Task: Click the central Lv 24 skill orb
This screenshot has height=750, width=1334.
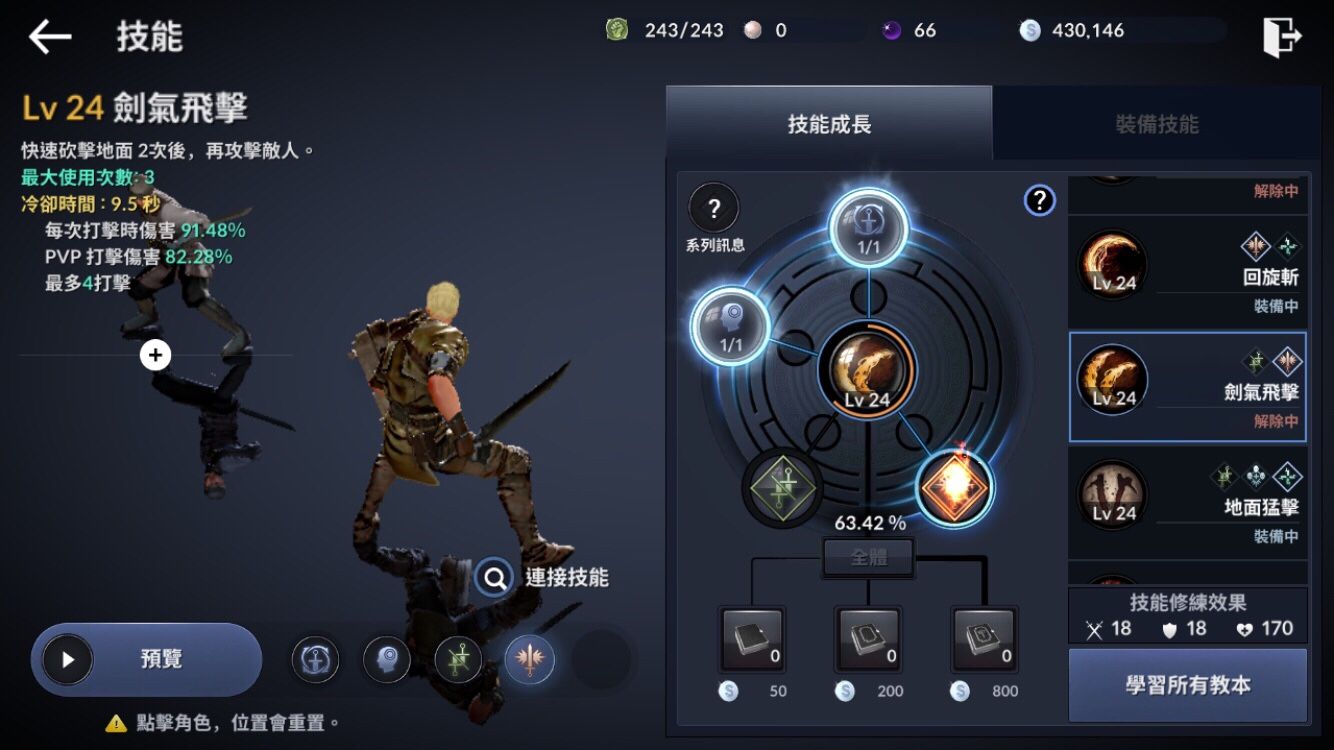Action: 865,370
